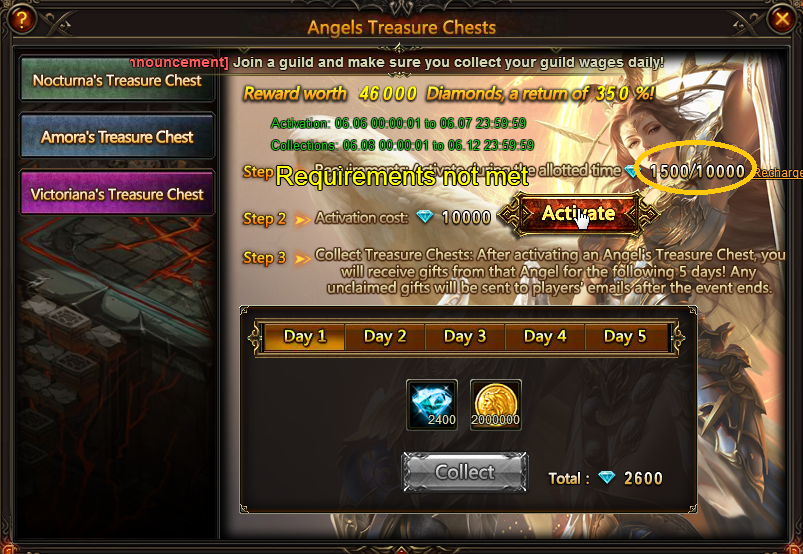Select Amora's Treasure Chest
This screenshot has width=803, height=554.
(x=117, y=137)
